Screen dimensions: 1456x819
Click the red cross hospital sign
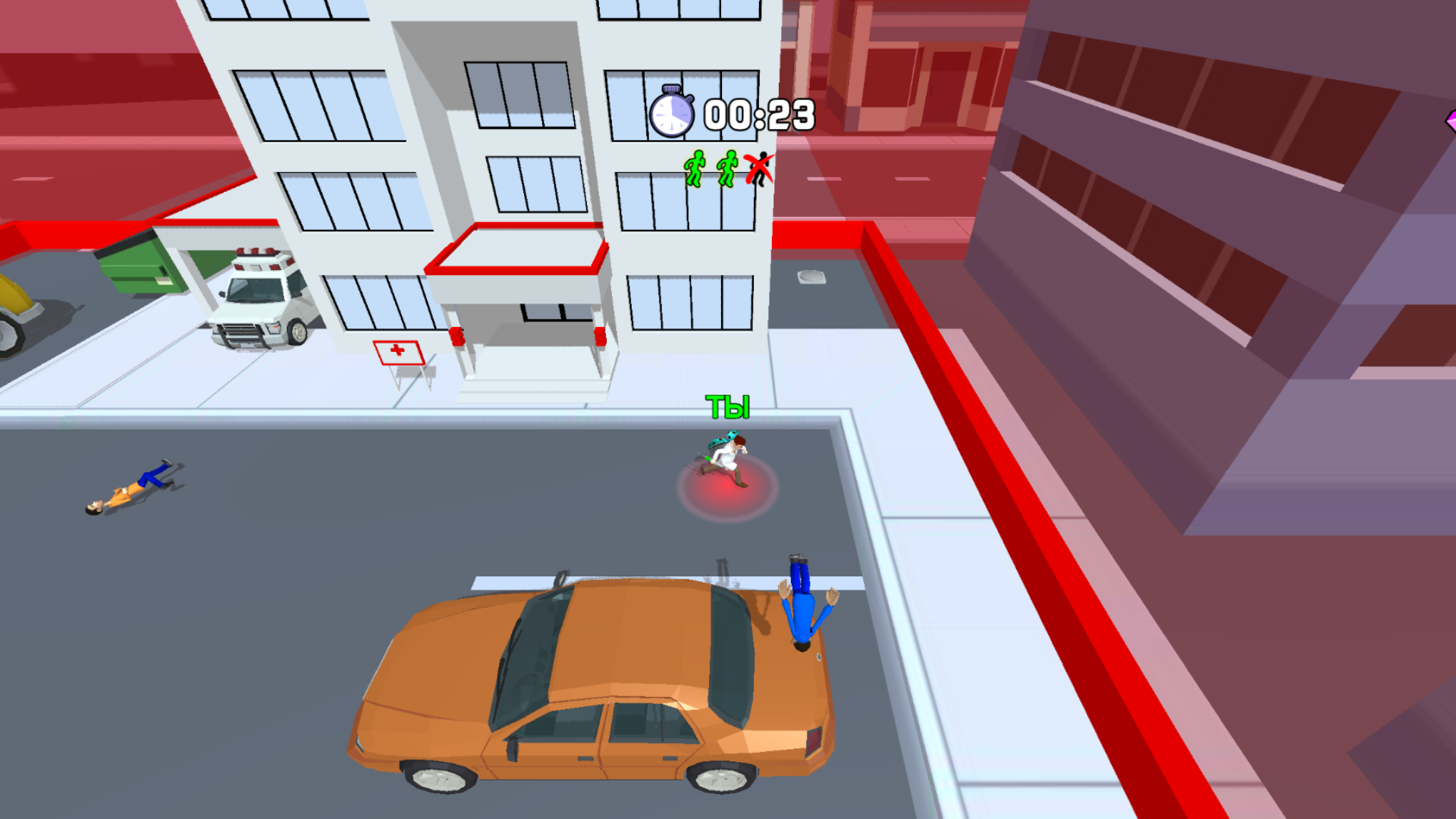coord(397,352)
